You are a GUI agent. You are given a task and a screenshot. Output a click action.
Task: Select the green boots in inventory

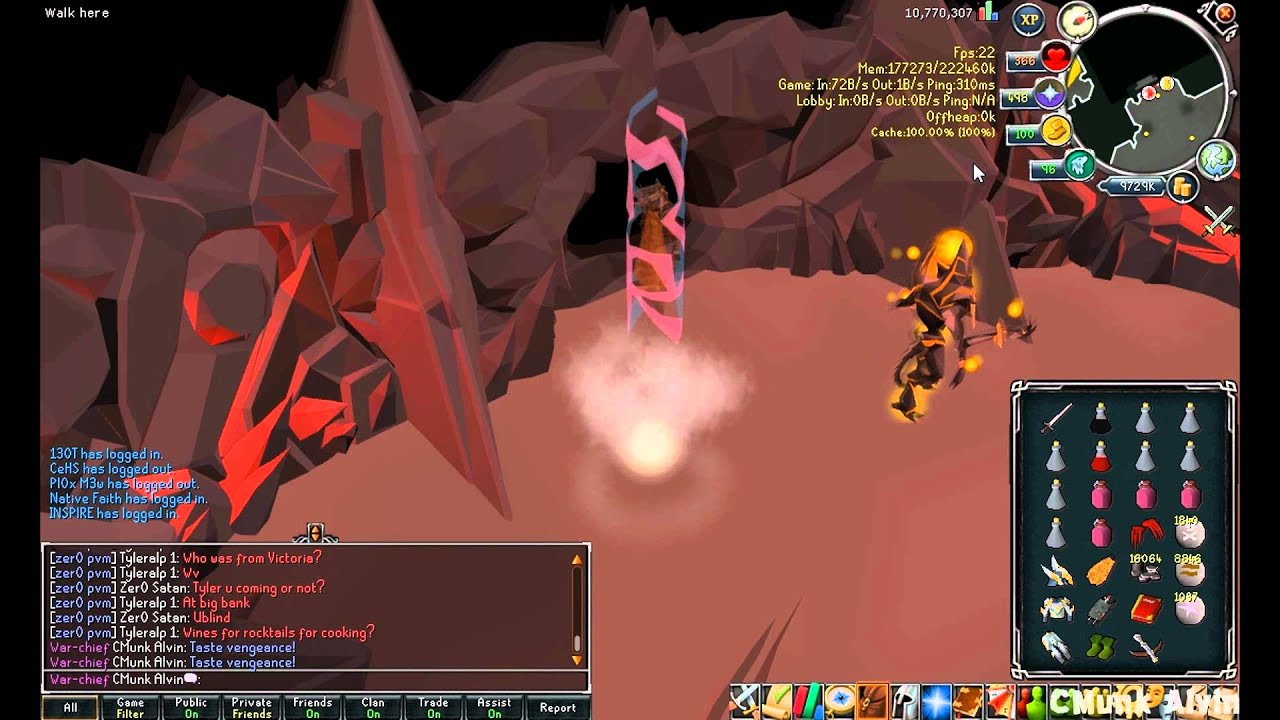(x=1100, y=647)
